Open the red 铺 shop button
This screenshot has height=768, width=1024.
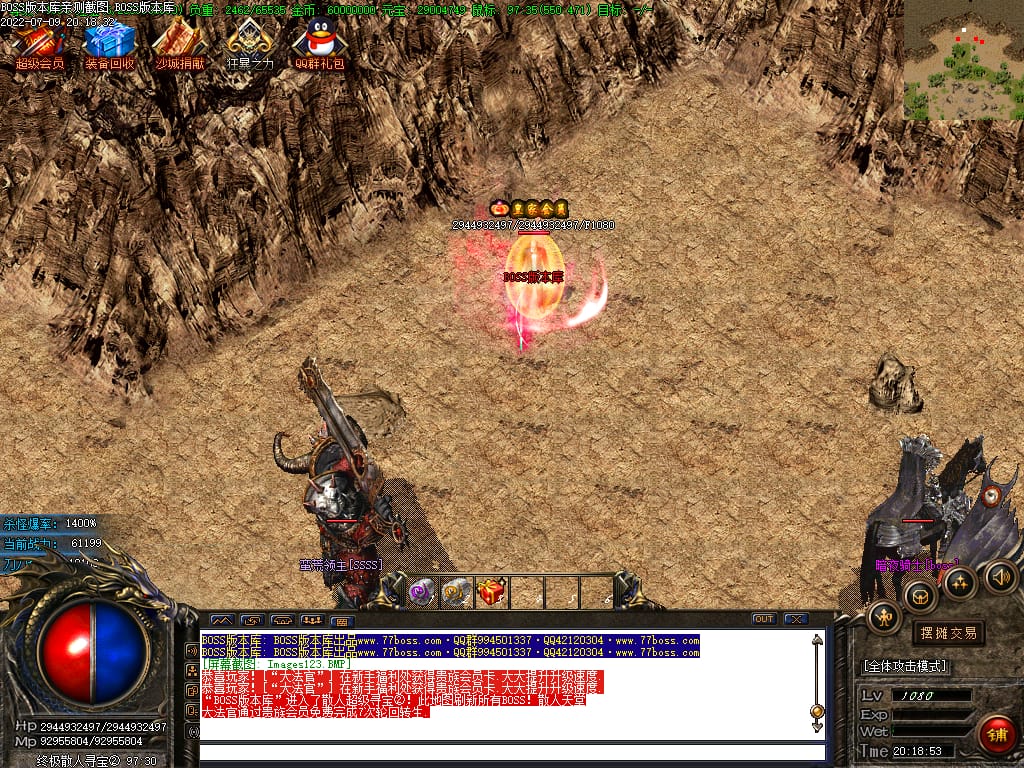[x=996, y=734]
